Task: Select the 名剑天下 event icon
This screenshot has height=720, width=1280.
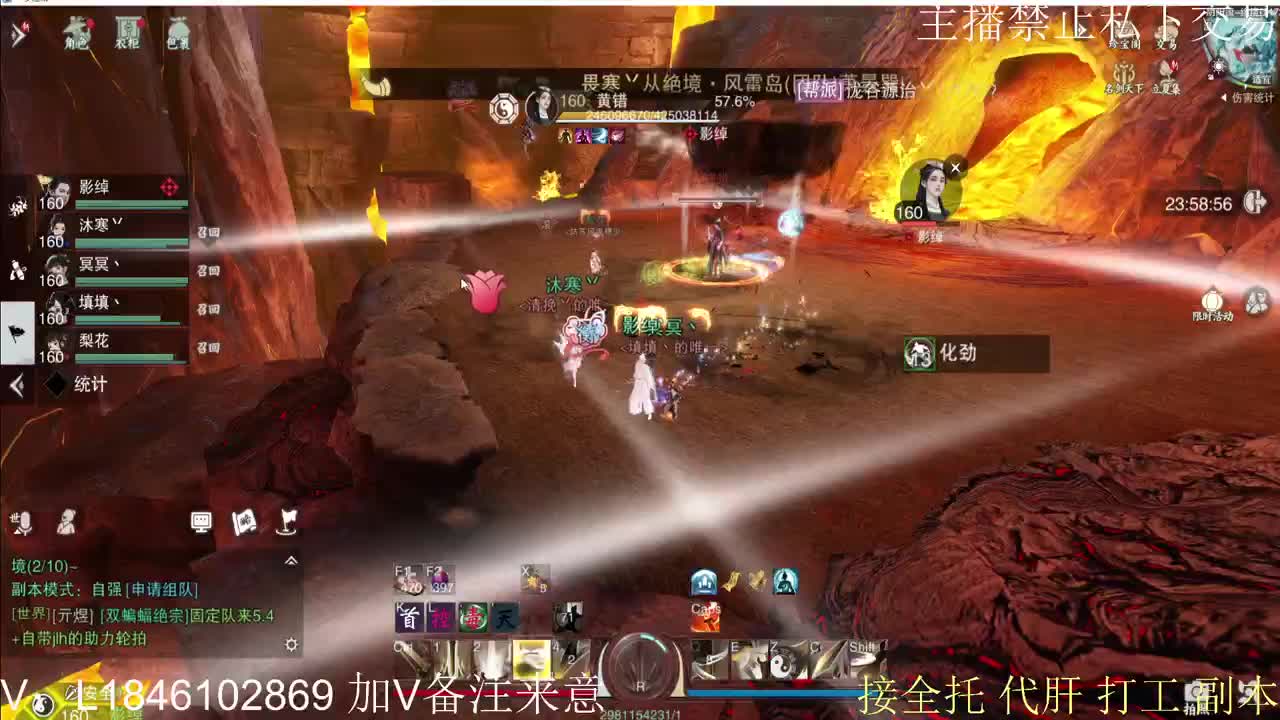Action: pyautogui.click(x=1123, y=72)
